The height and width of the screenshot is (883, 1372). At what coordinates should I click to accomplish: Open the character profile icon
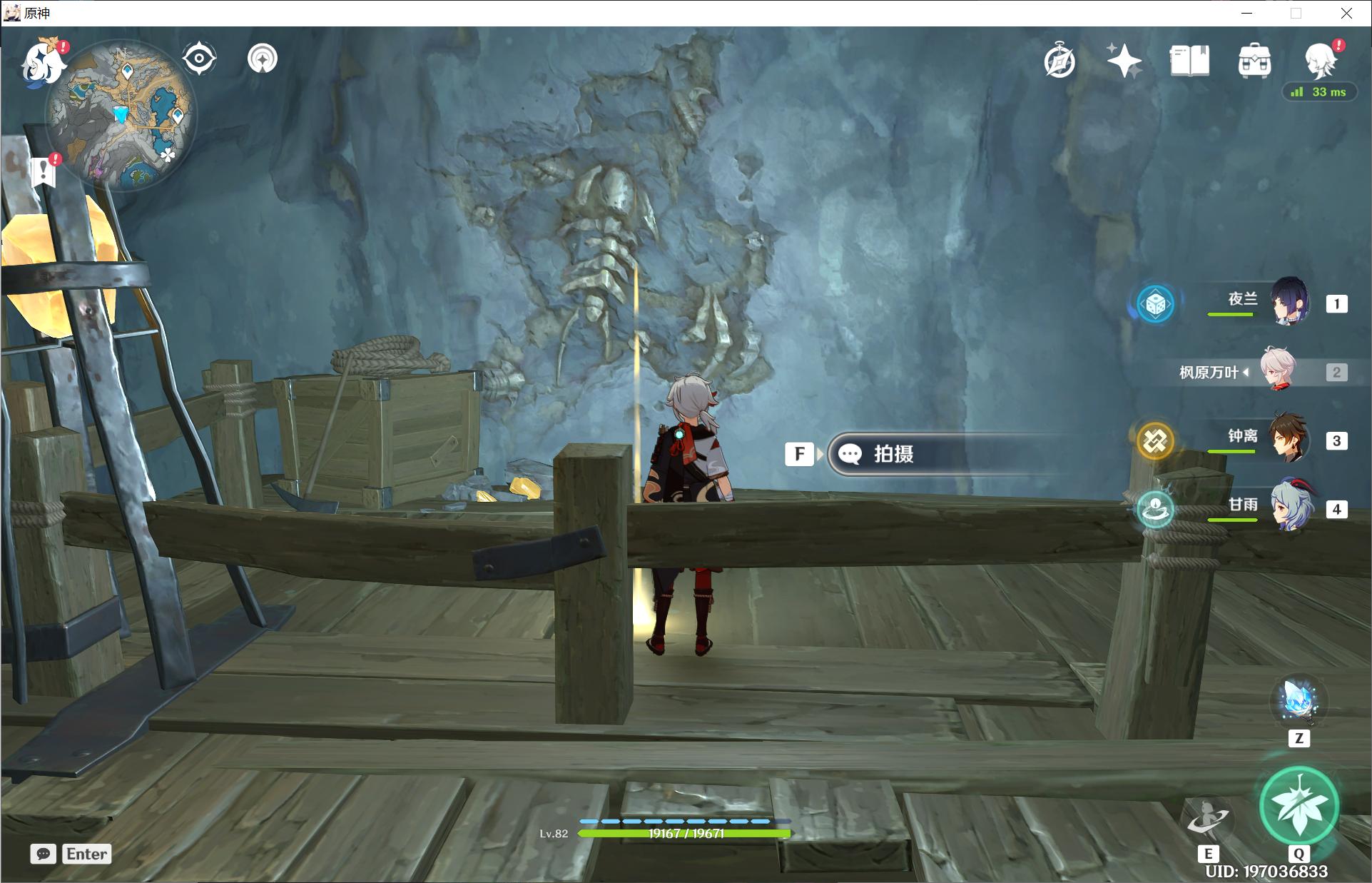[1320, 61]
